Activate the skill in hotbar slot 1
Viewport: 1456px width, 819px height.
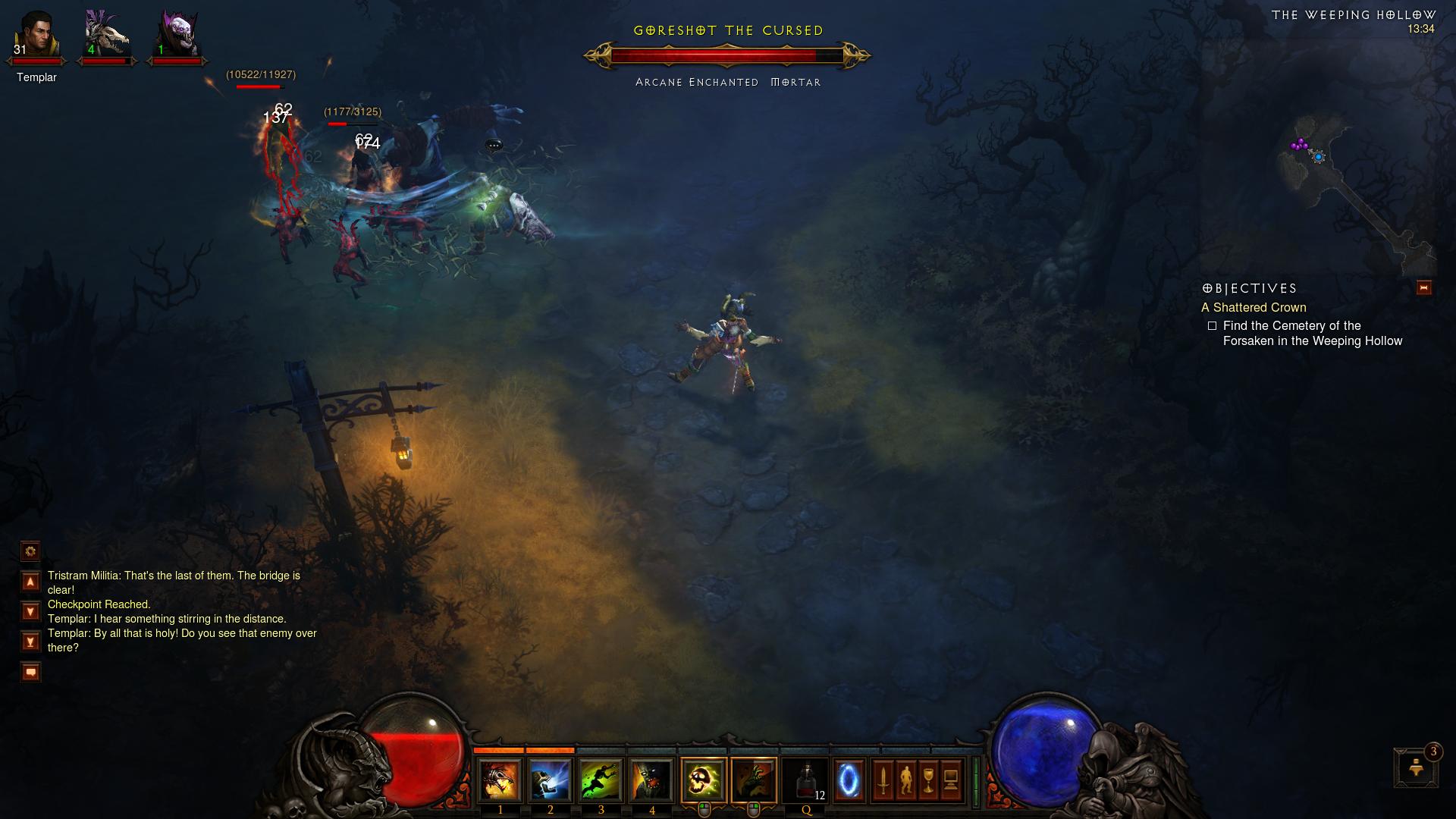point(500,780)
